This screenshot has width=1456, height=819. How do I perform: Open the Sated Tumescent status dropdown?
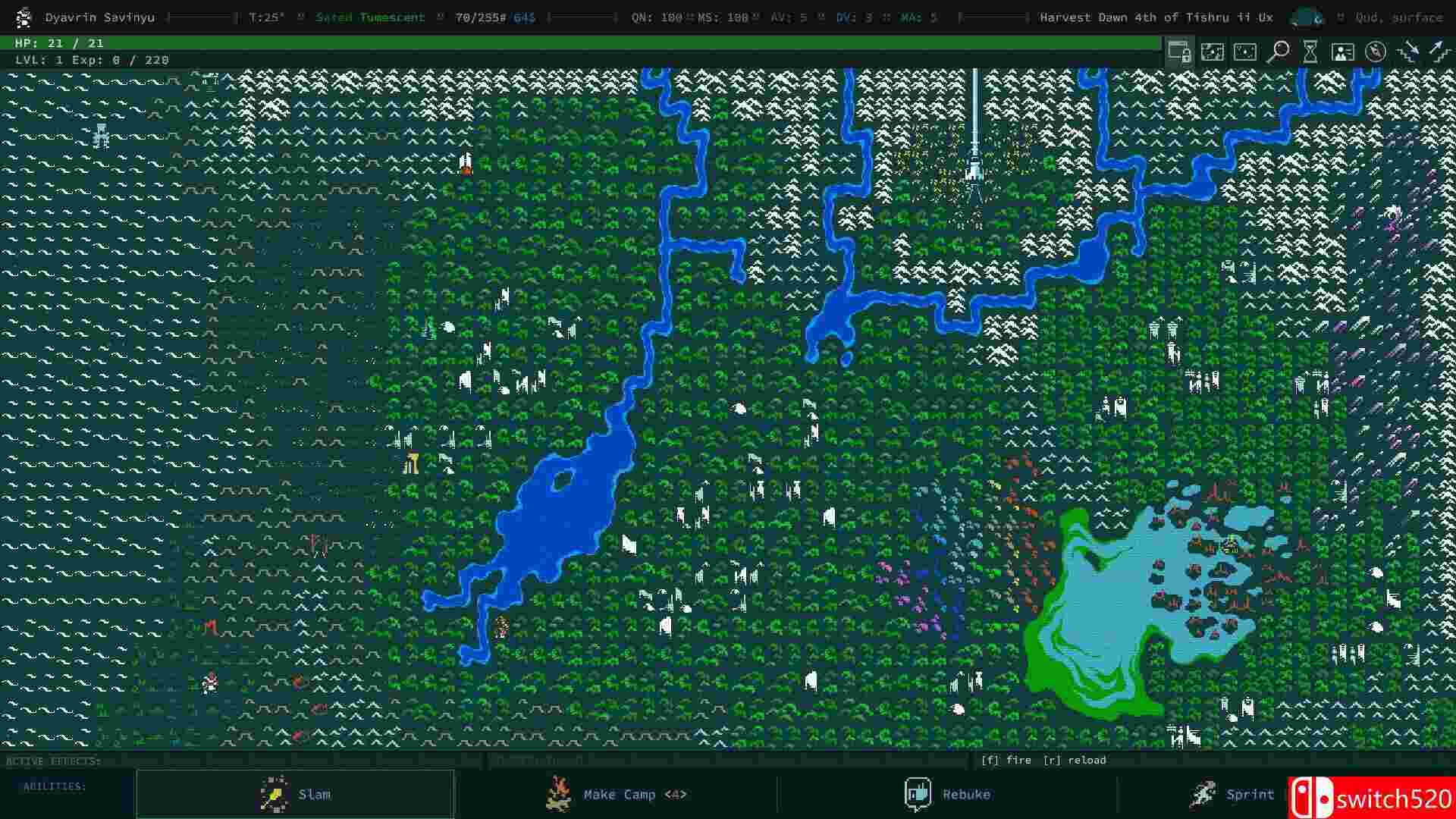371,17
